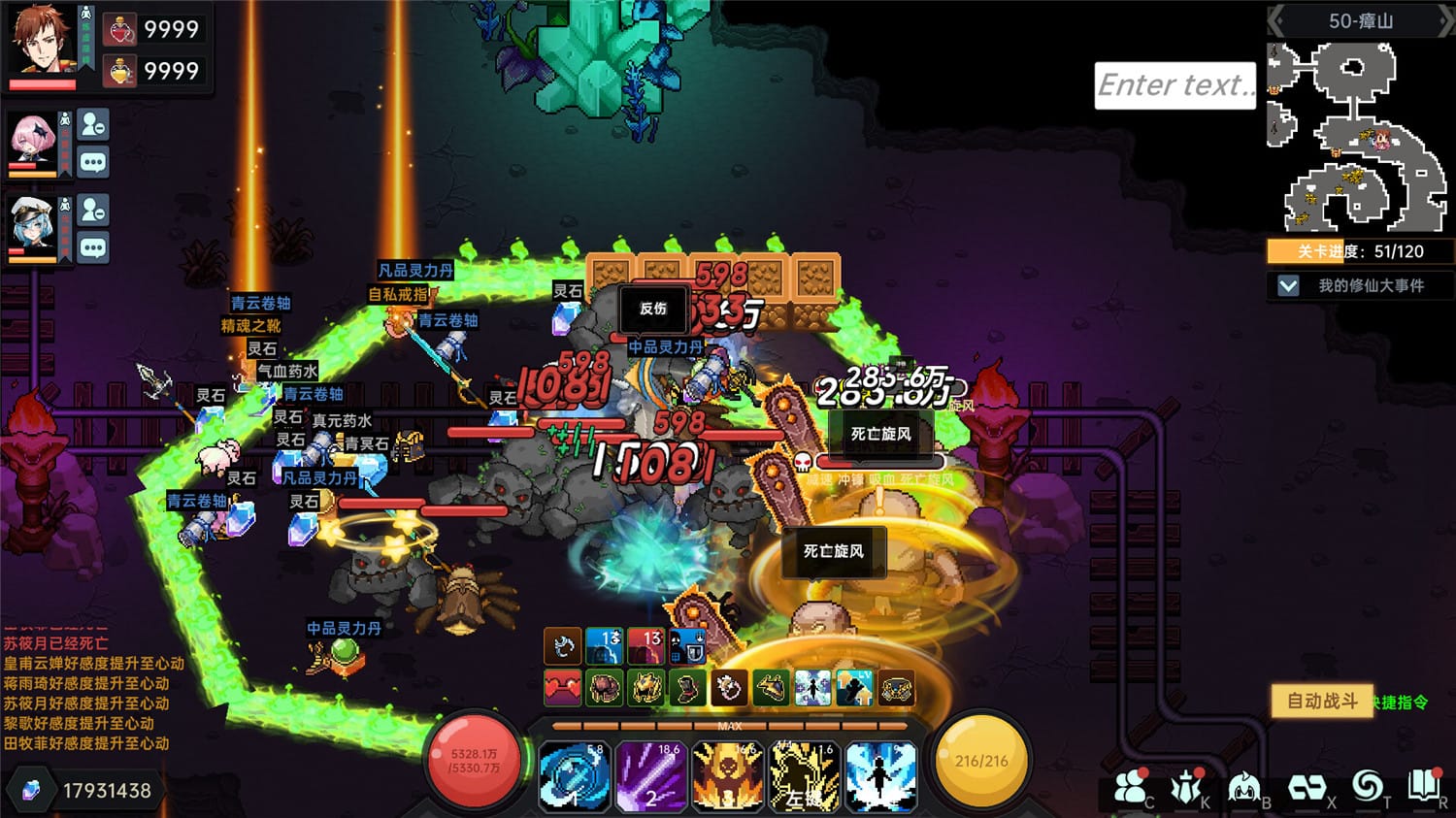Image resolution: width=1456 pixels, height=818 pixels.
Task: Click the Enter text input box
Action: coord(1175,85)
